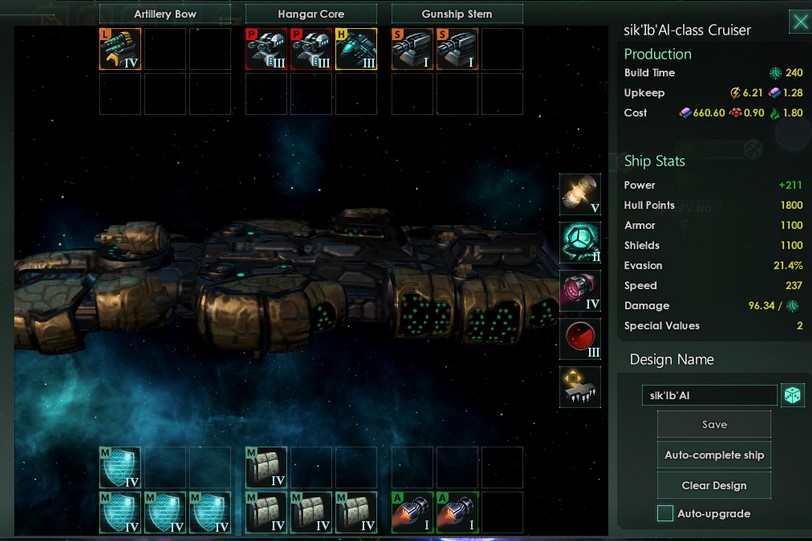Select the tier IV thruster component
Image resolution: width=812 pixels, height=541 pixels.
tap(580, 291)
